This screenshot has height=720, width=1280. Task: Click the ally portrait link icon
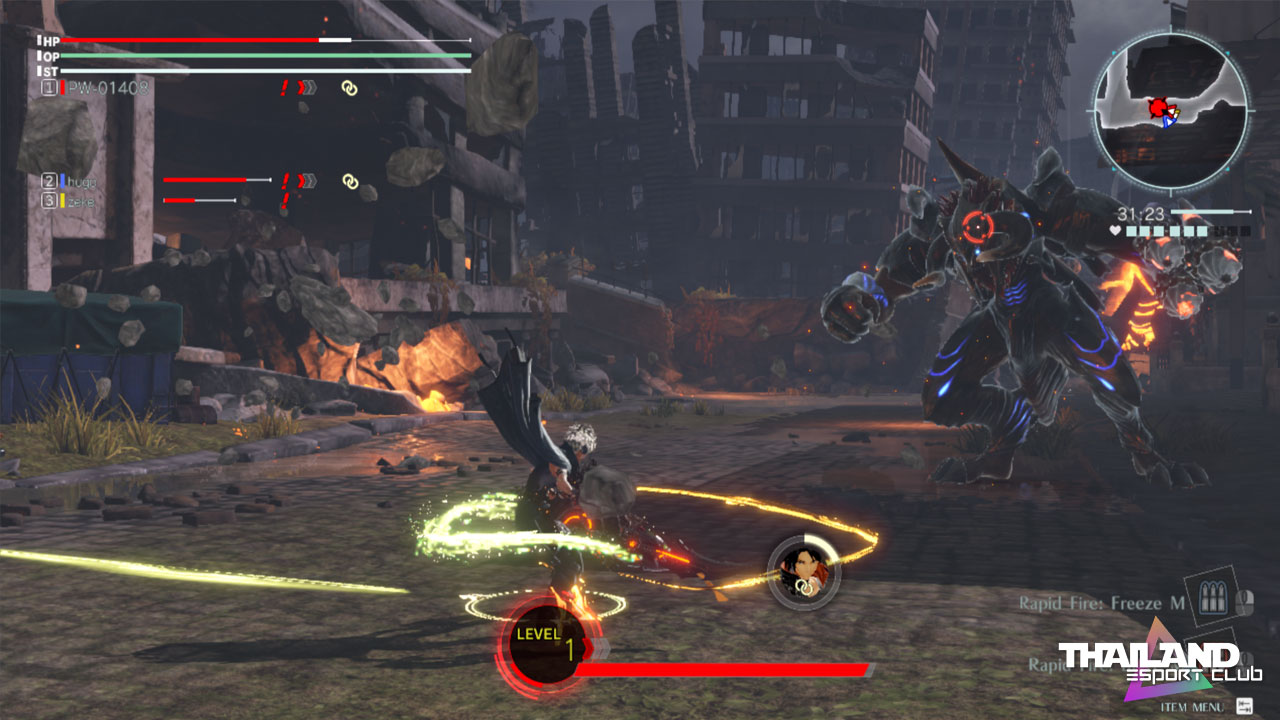coord(803,572)
